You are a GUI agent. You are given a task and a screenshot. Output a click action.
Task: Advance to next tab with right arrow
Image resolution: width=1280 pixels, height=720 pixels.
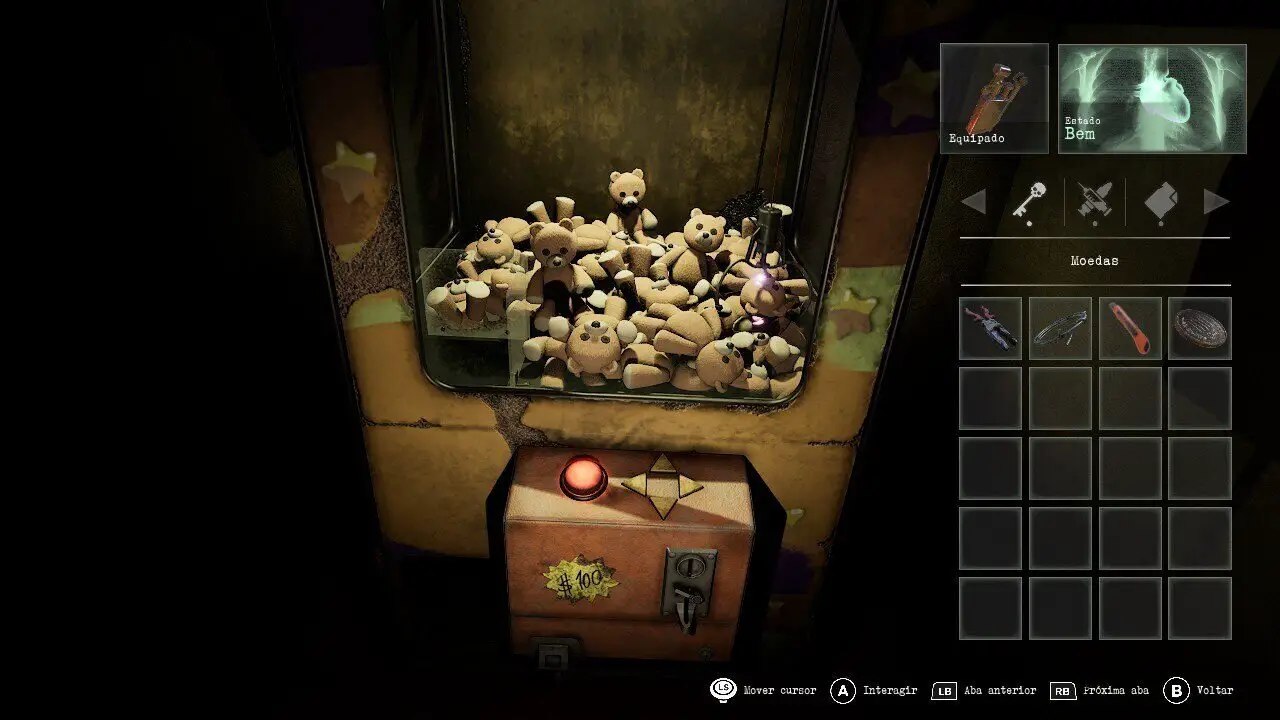[x=1216, y=202]
